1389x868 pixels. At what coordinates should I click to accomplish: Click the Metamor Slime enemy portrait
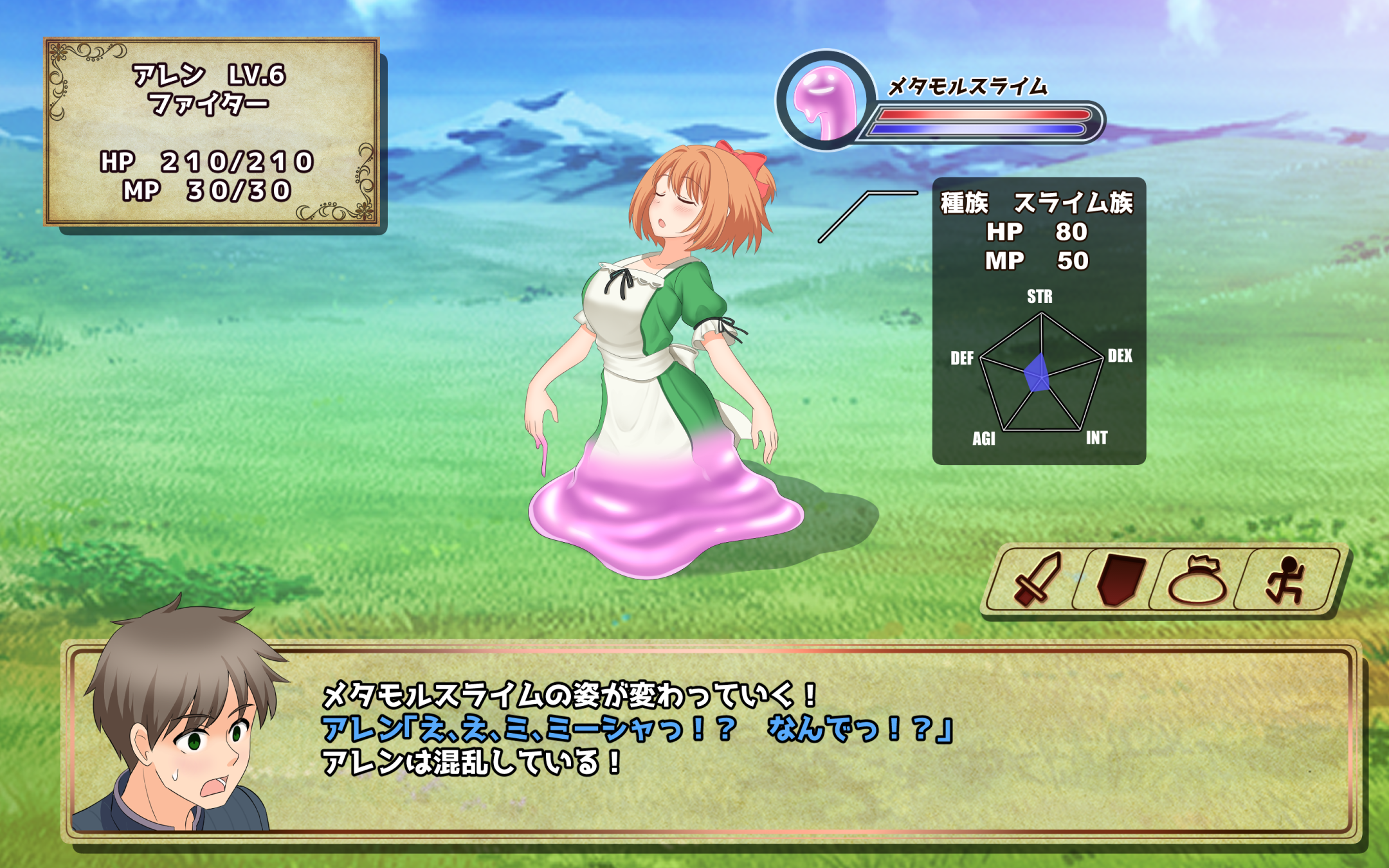click(826, 100)
